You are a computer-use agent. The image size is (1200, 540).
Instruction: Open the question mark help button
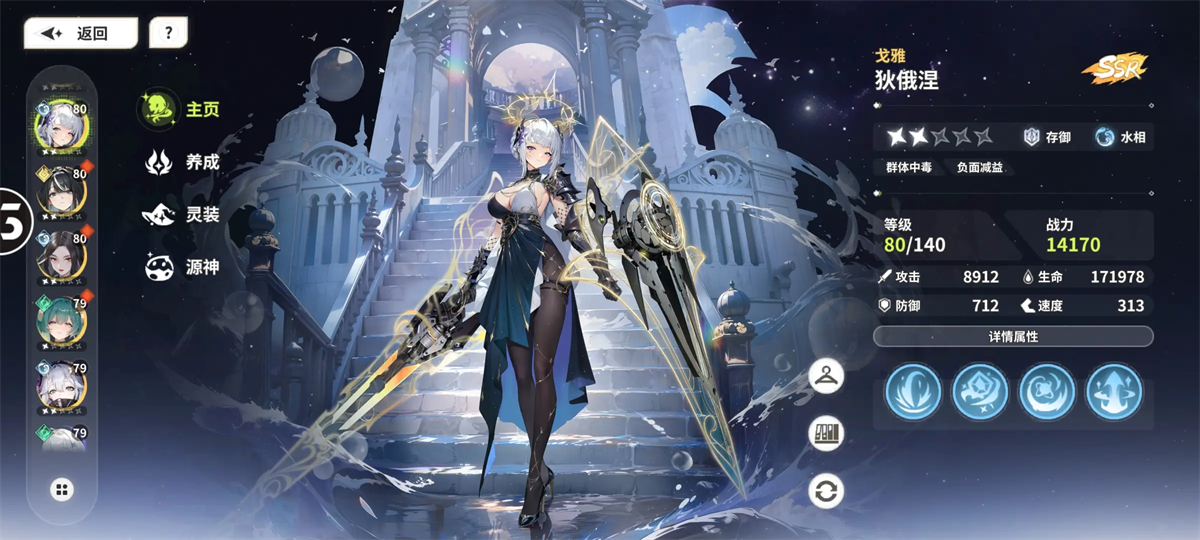click(168, 33)
